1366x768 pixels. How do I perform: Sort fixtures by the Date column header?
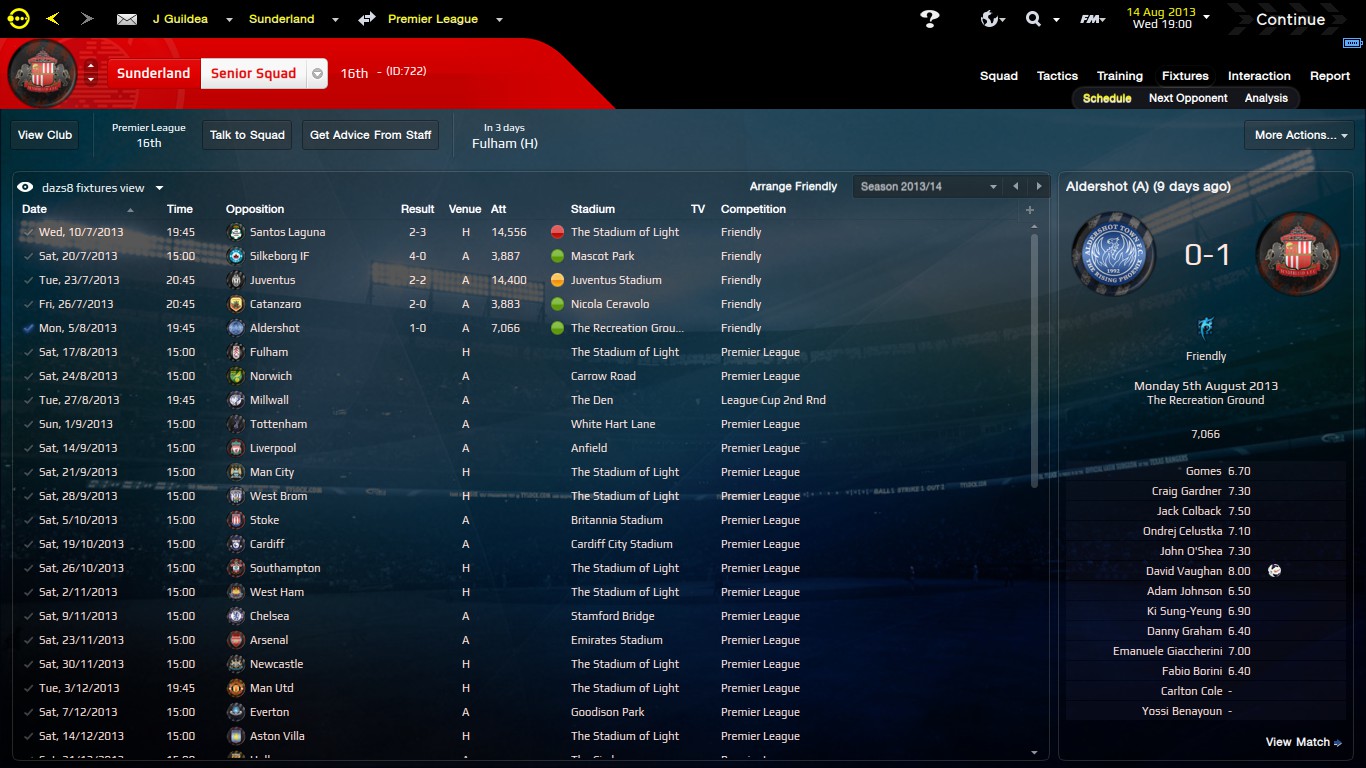pos(35,209)
